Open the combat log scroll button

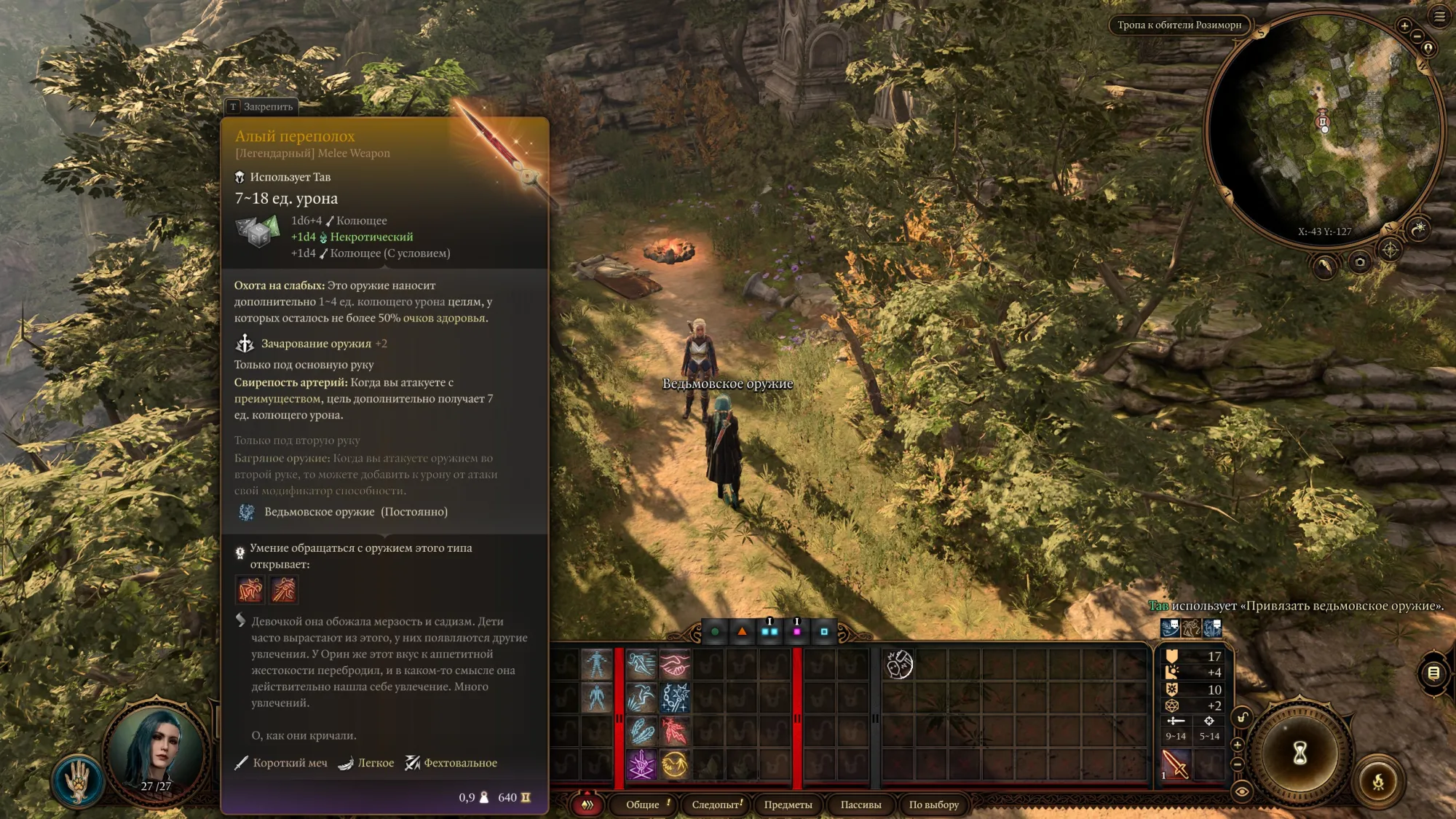click(x=1433, y=673)
